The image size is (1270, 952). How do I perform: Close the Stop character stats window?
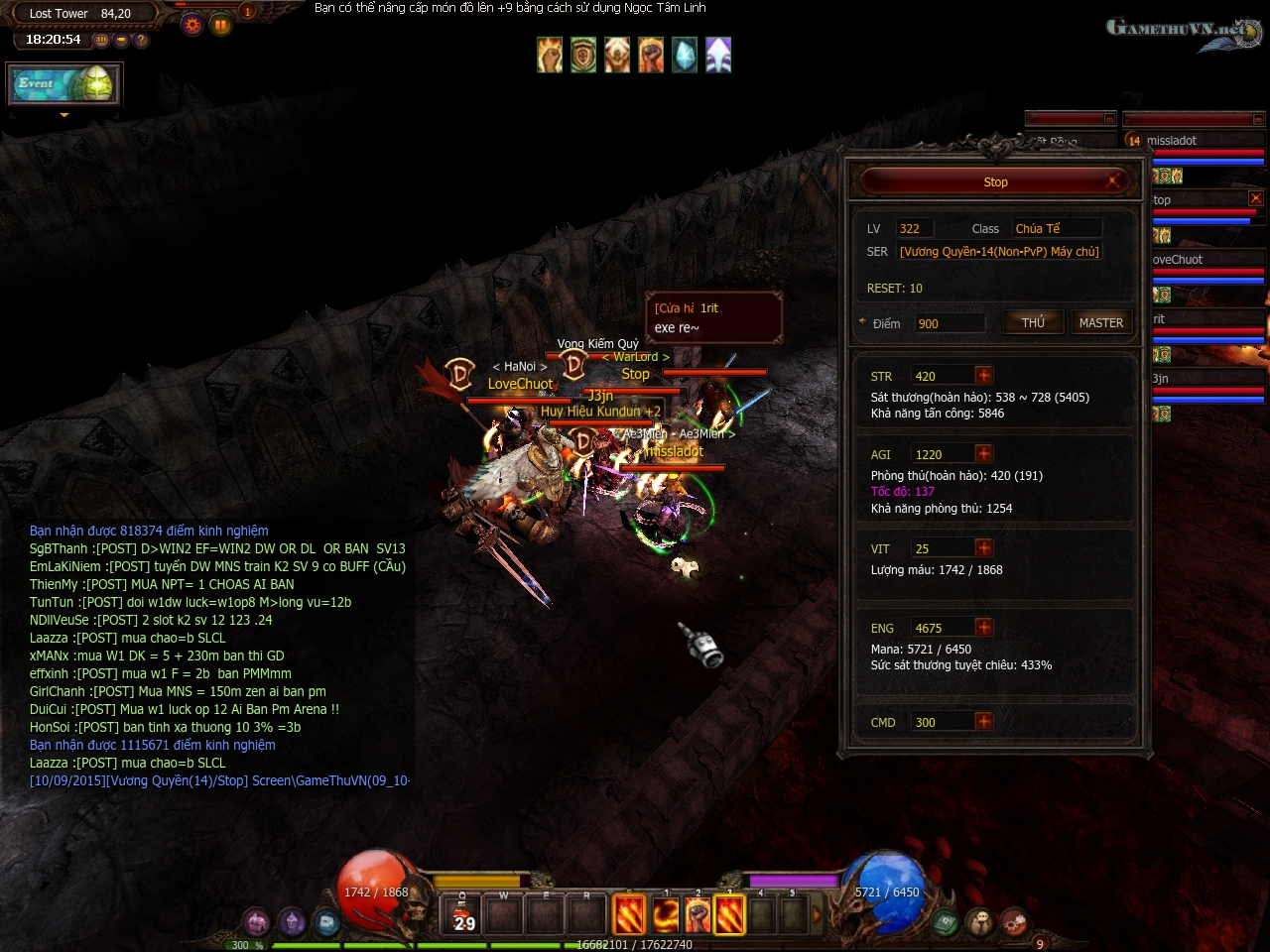tap(1112, 180)
